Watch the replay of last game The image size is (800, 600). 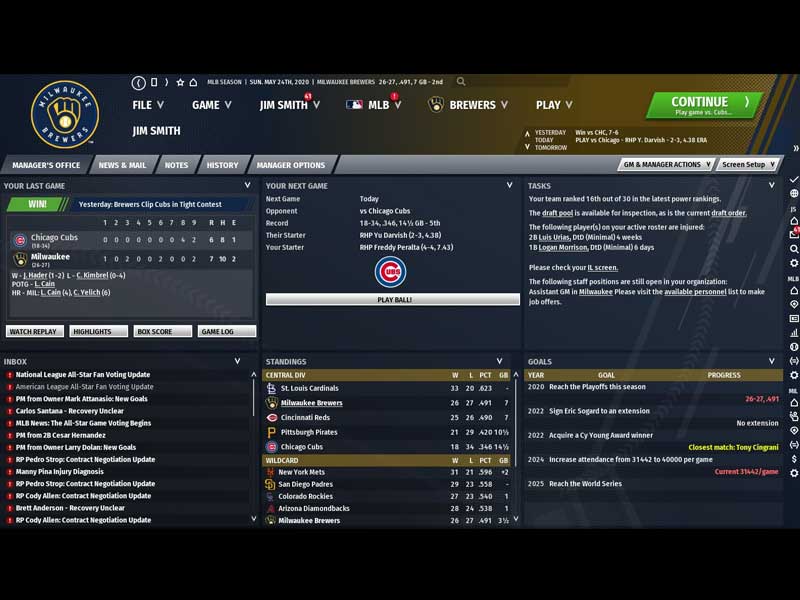point(35,331)
